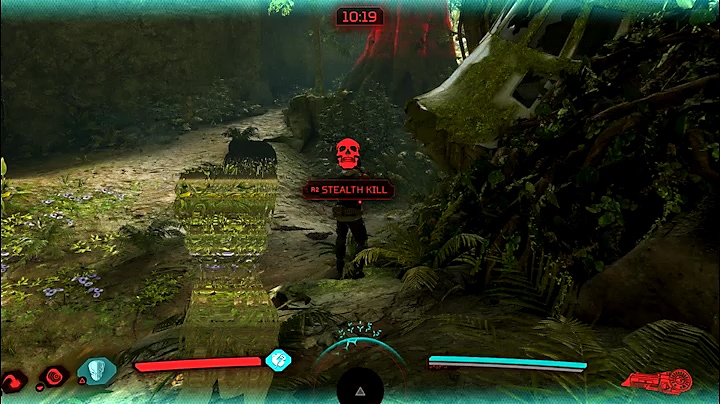720x404 pixels.
Task: Click the red swirl ability icon
Action: 14,381
